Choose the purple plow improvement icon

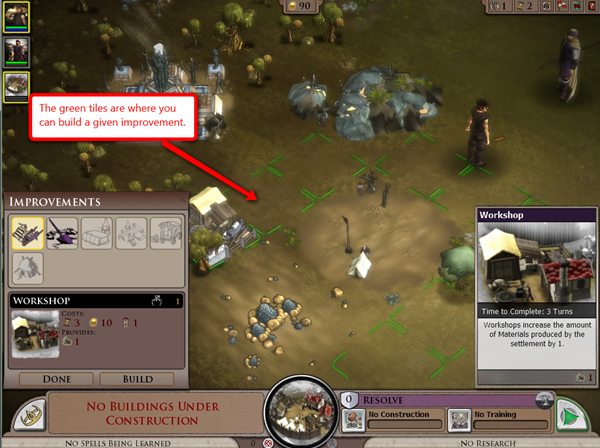(61, 233)
